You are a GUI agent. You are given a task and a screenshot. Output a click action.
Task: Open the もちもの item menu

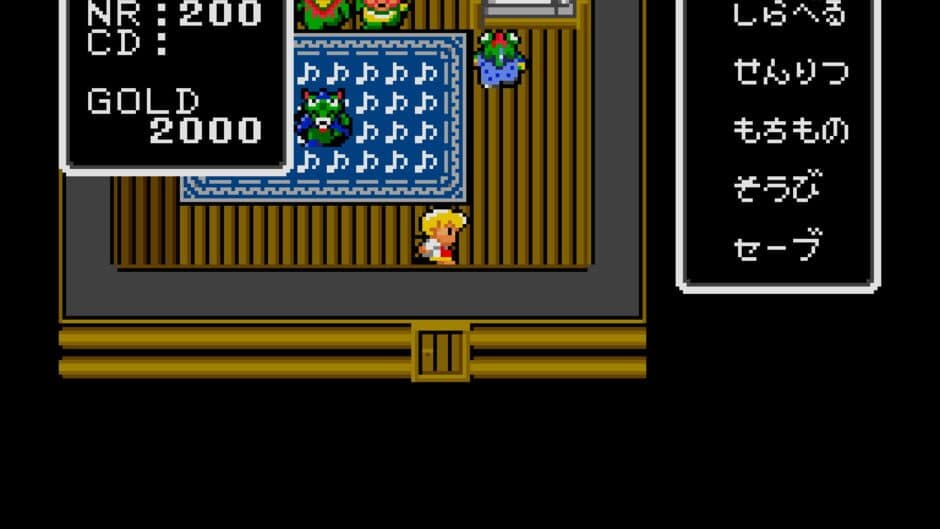(x=790, y=130)
